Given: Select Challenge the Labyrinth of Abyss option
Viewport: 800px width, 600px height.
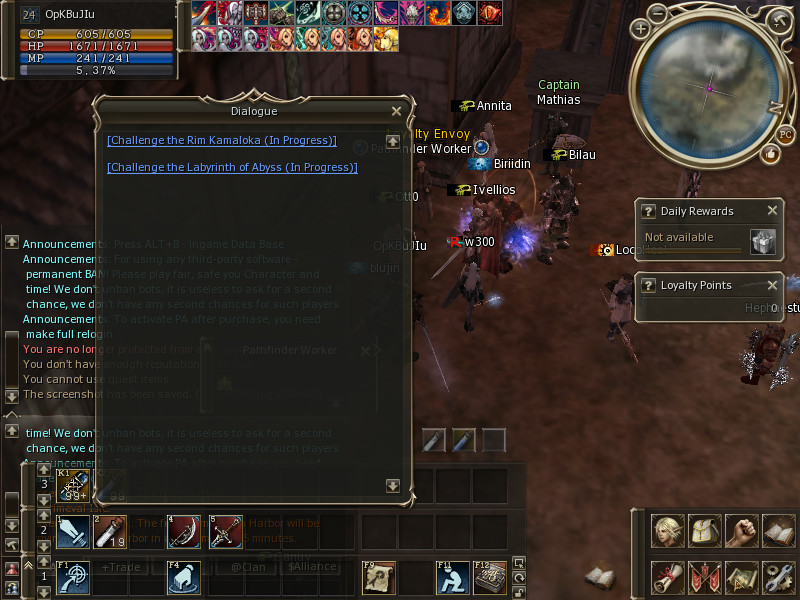Looking at the screenshot, I should [x=232, y=168].
